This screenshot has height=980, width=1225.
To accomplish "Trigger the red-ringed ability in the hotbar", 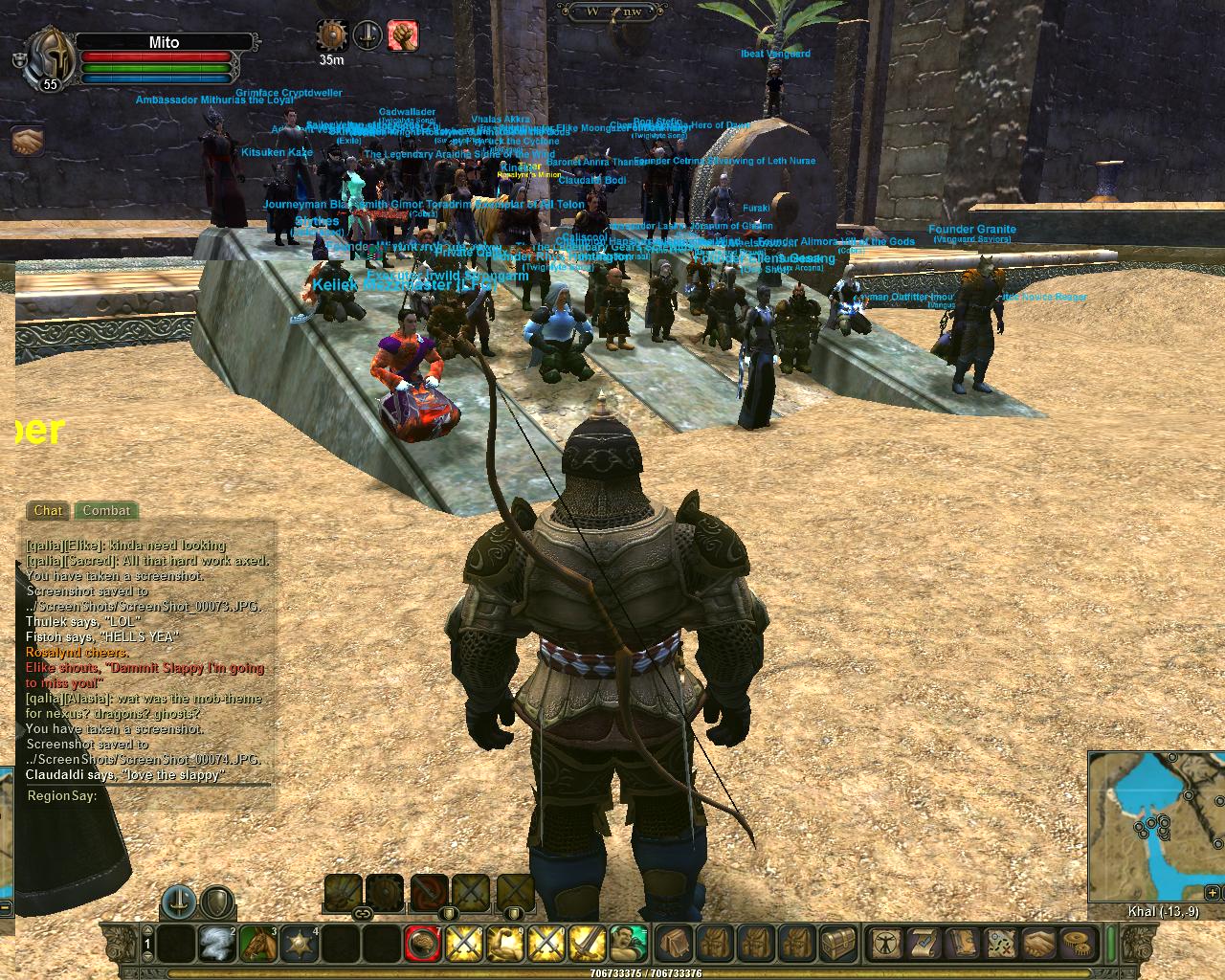I will tap(421, 945).
